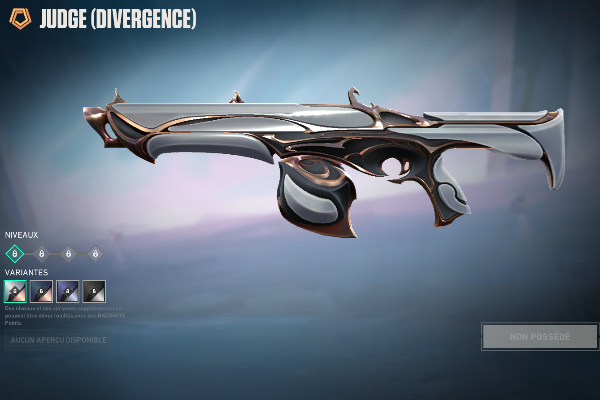The height and width of the screenshot is (400, 600).
Task: Click the Aucun aperçu disponible button
Action: 57,341
